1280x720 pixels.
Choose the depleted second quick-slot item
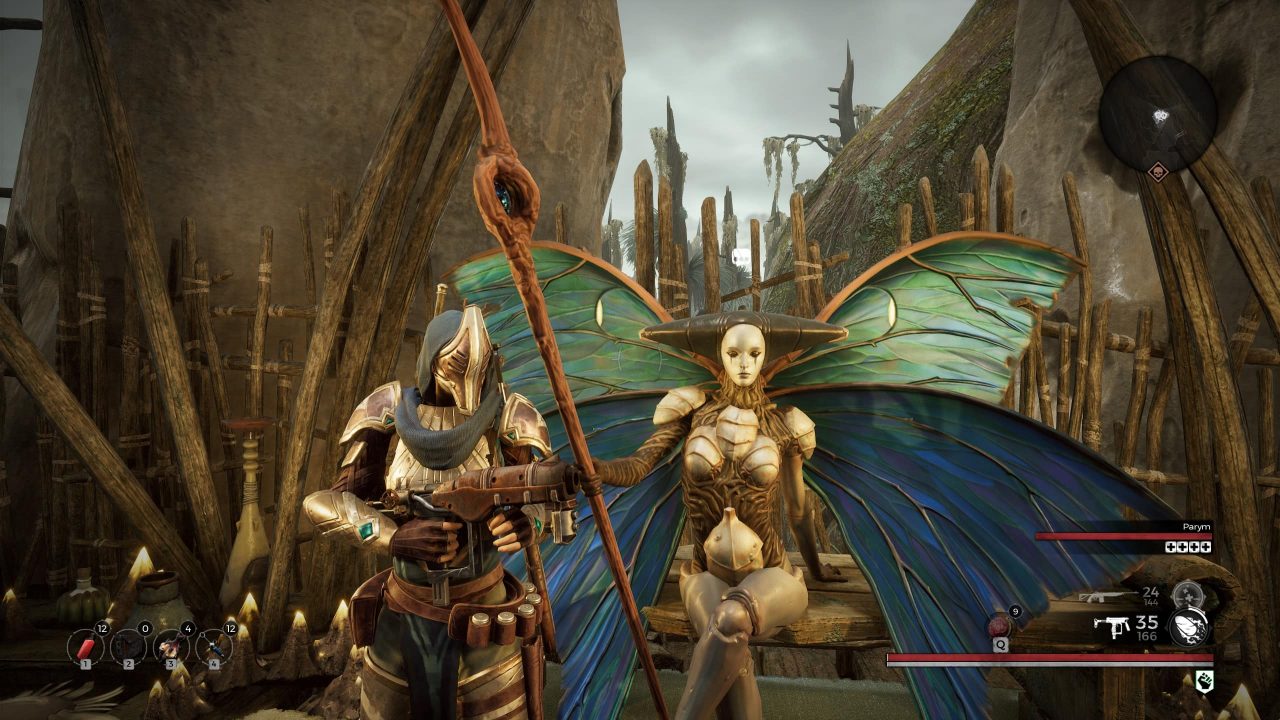coord(128,647)
